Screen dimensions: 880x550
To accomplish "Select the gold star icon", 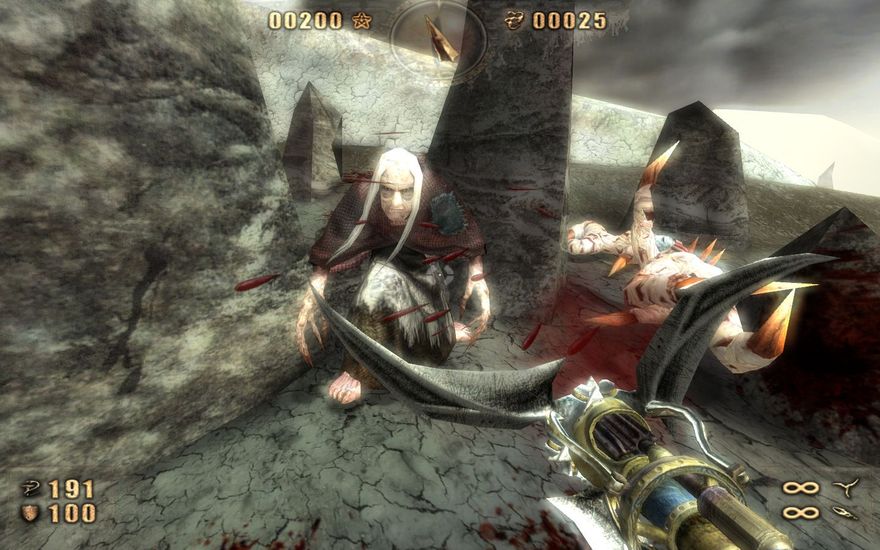I will point(361,20).
